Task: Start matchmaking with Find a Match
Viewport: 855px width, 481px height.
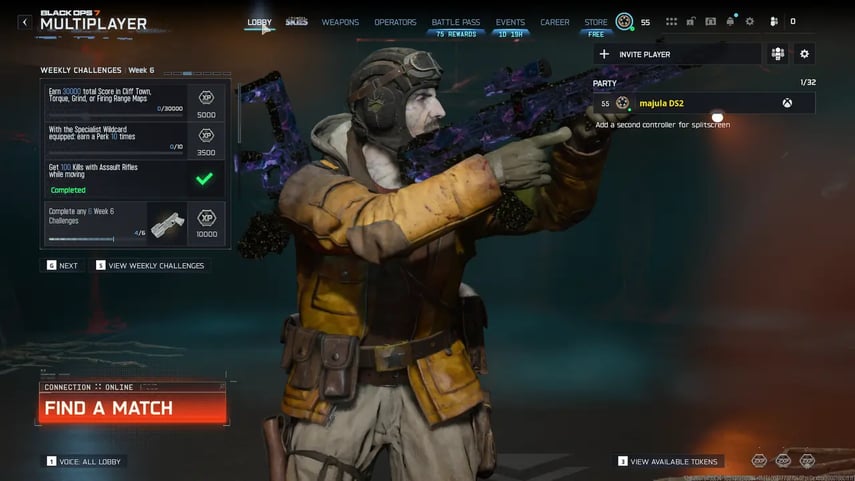Action: pos(132,408)
